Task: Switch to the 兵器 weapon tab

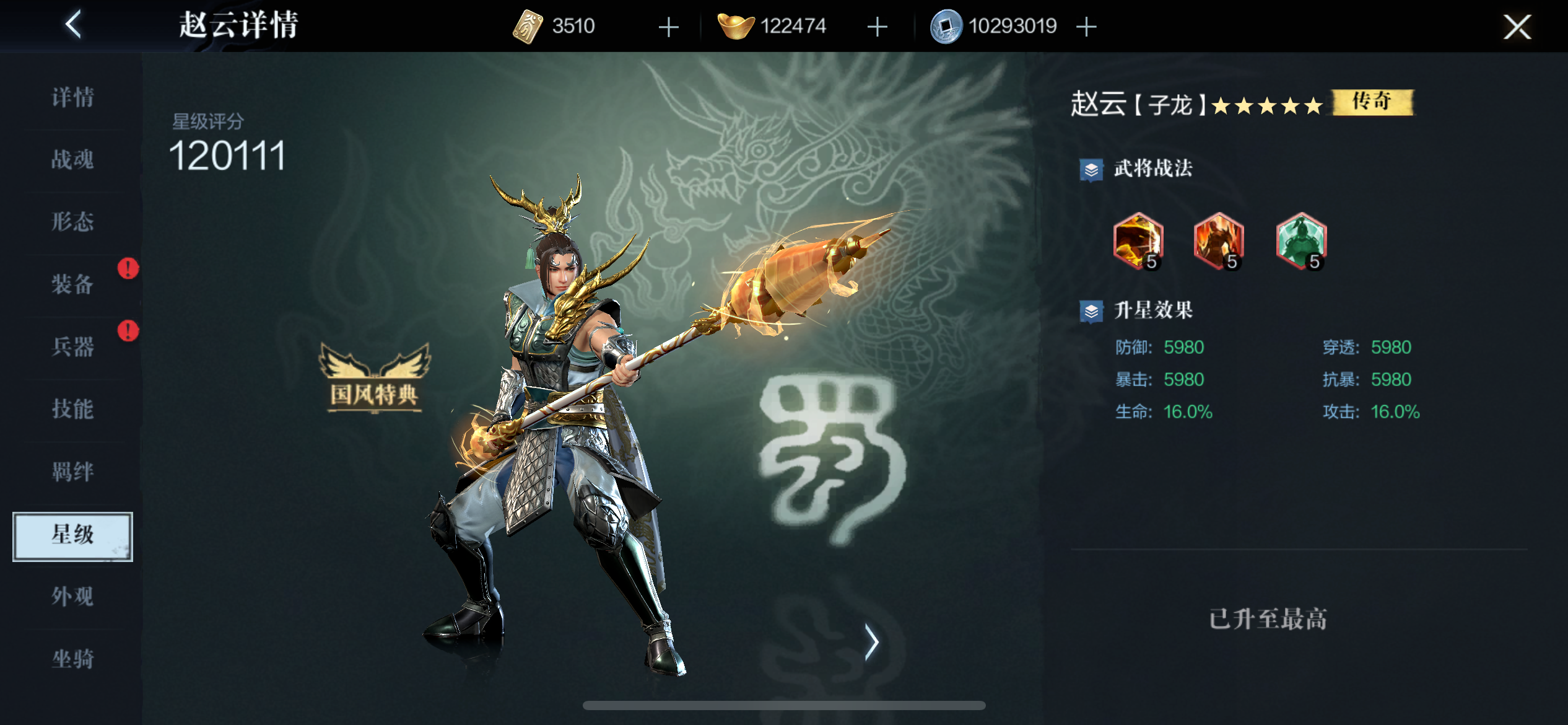Action: pos(73,346)
